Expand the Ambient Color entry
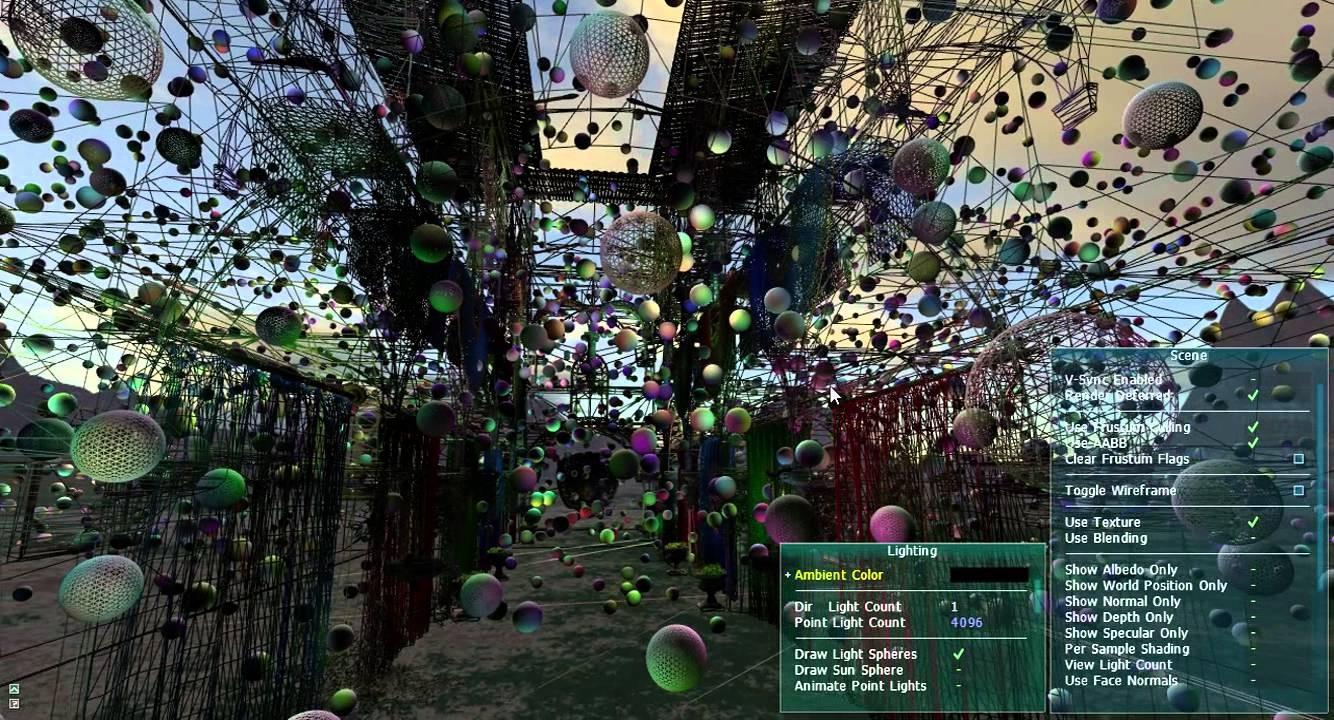This screenshot has height=720, width=1334. pyautogui.click(x=787, y=575)
